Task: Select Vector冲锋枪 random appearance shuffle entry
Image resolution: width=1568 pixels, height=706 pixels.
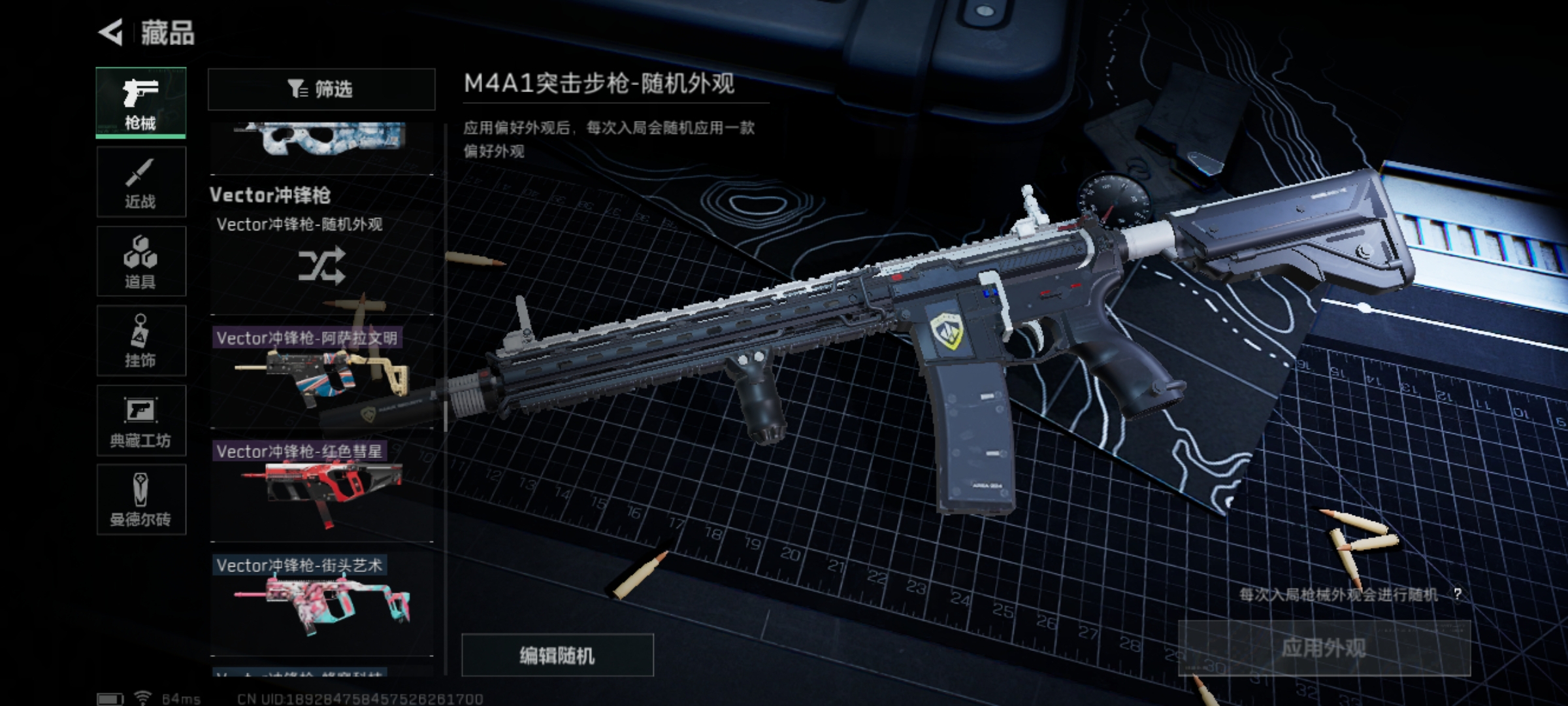Action: (x=321, y=264)
